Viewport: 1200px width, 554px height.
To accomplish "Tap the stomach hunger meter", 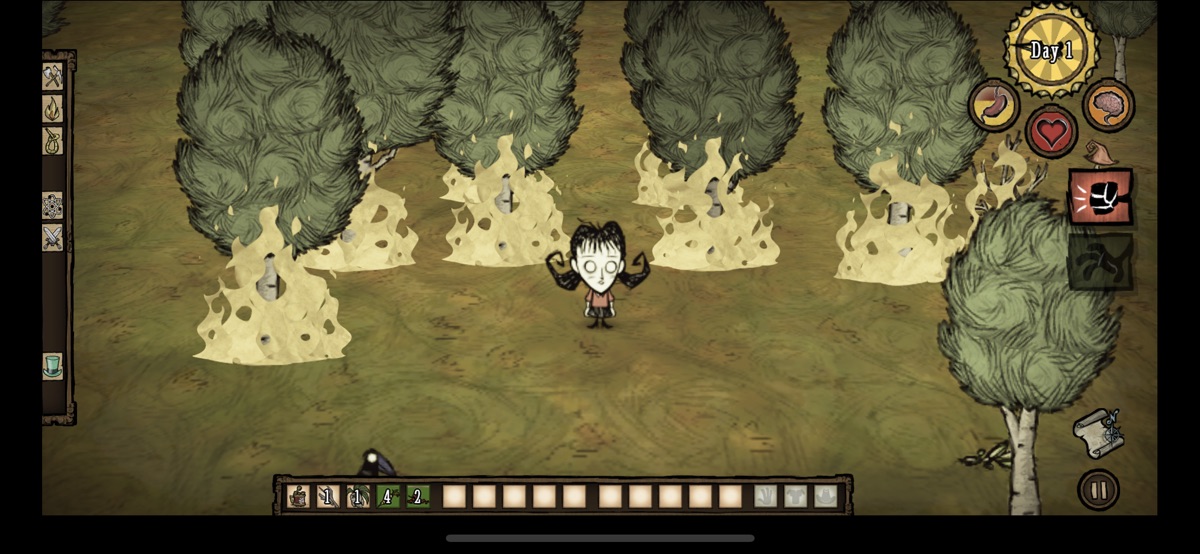I will coord(993,105).
